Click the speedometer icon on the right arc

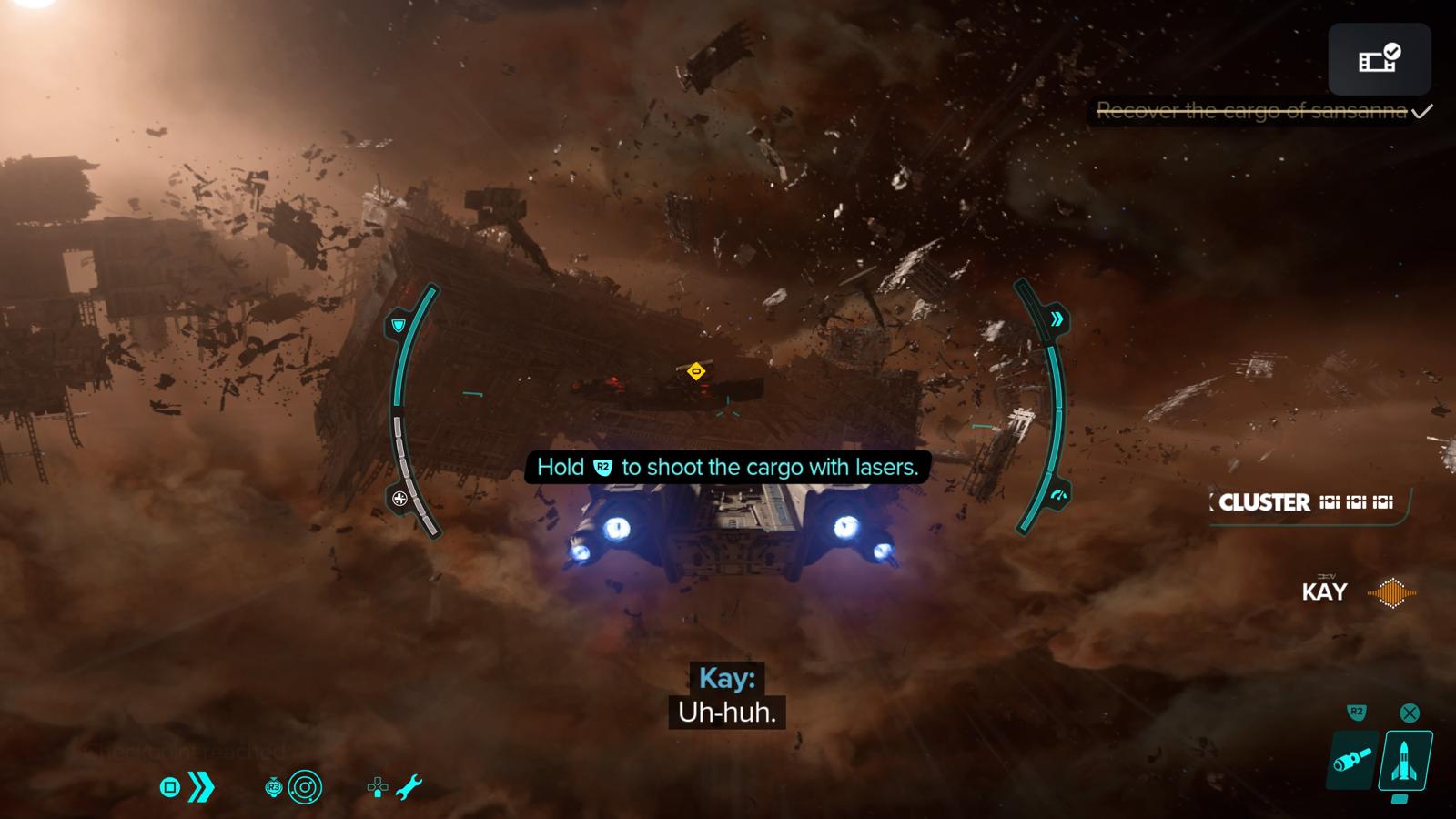[x=1057, y=496]
